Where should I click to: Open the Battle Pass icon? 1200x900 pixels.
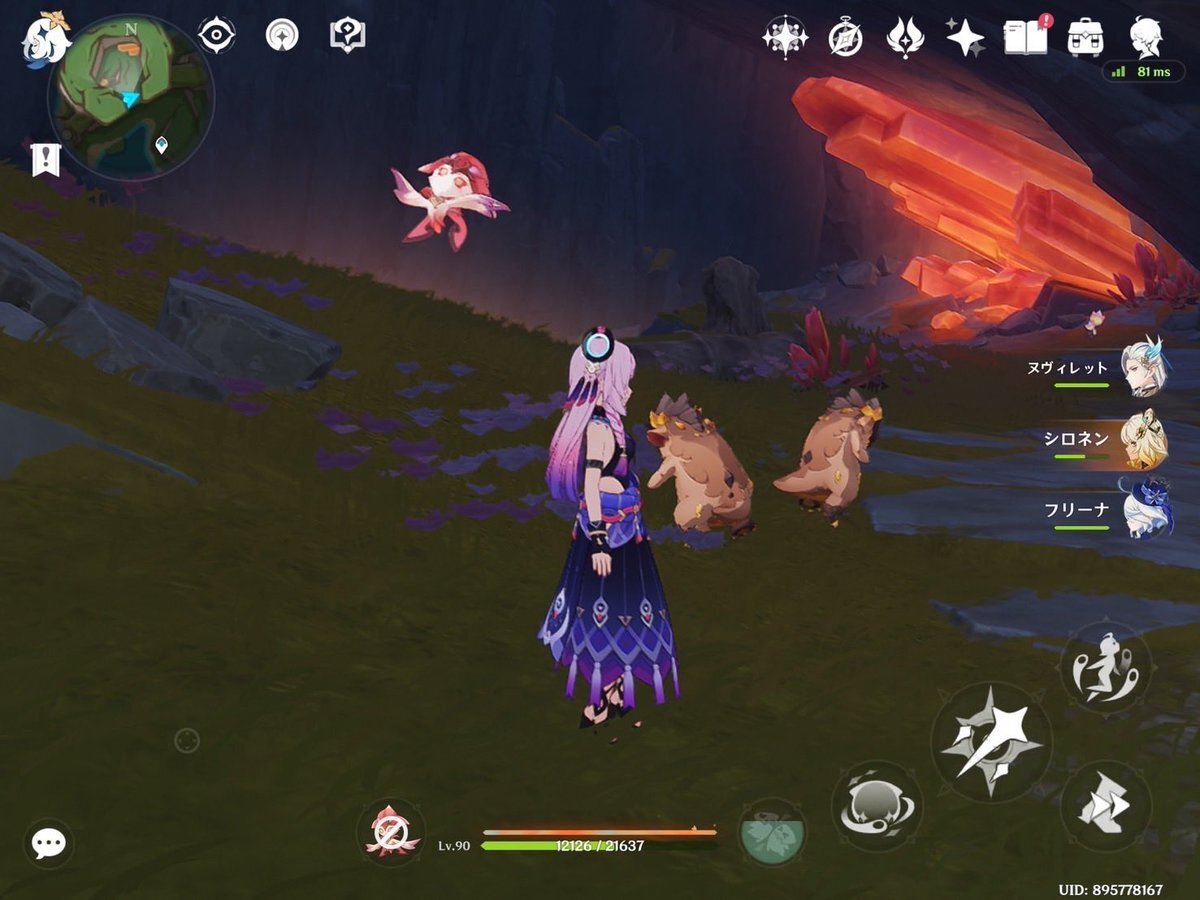coord(905,38)
